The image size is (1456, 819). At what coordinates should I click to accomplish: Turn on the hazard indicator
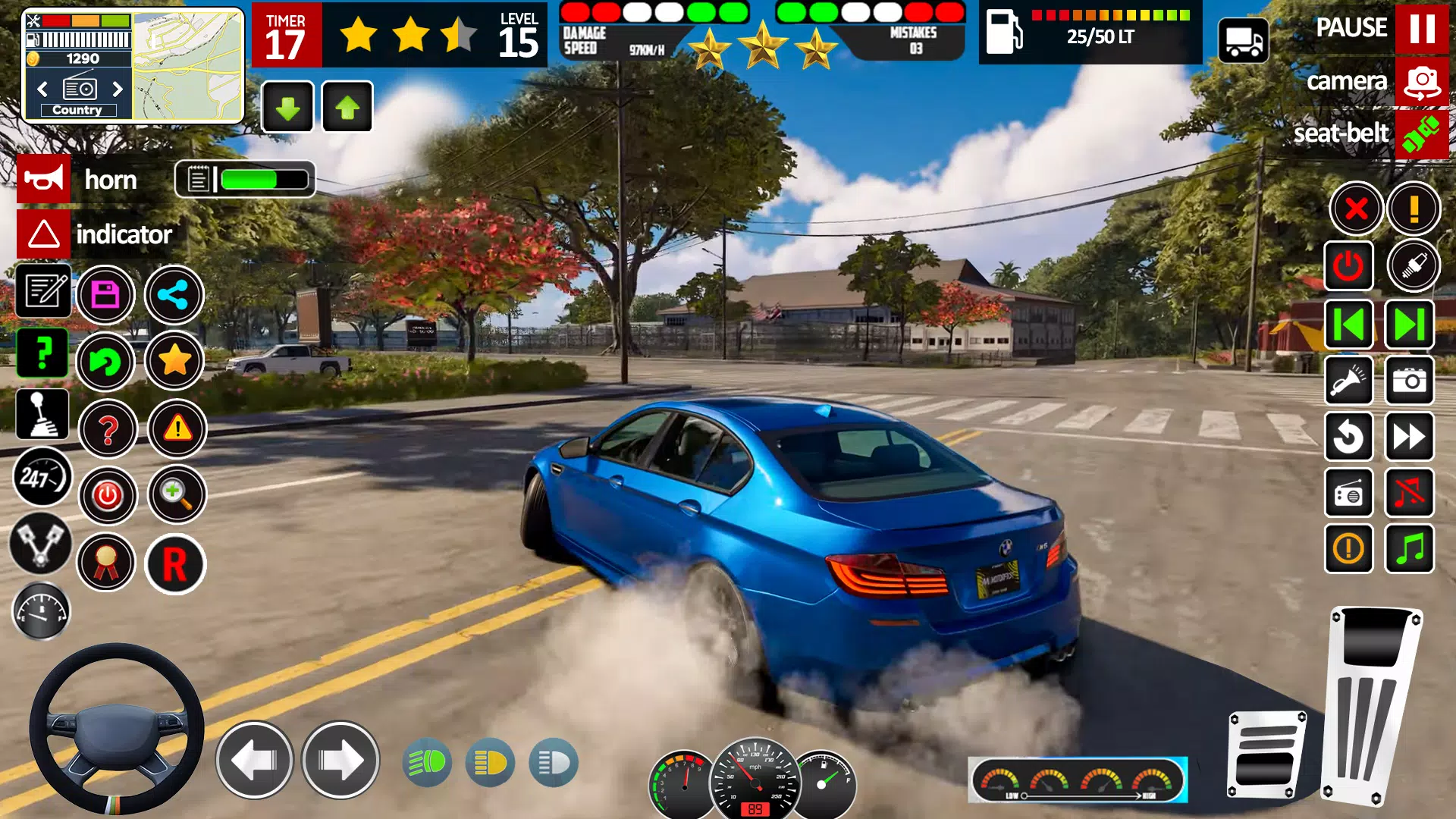tap(44, 234)
